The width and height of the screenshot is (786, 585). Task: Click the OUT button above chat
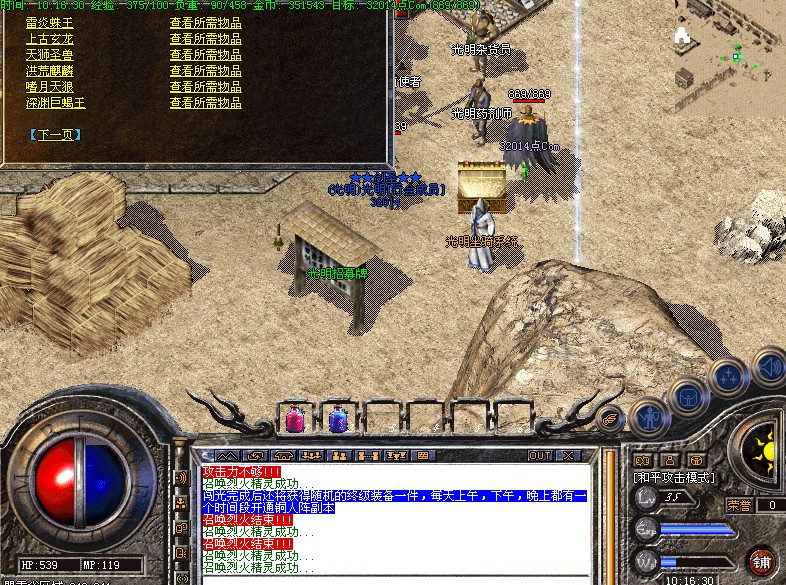540,455
